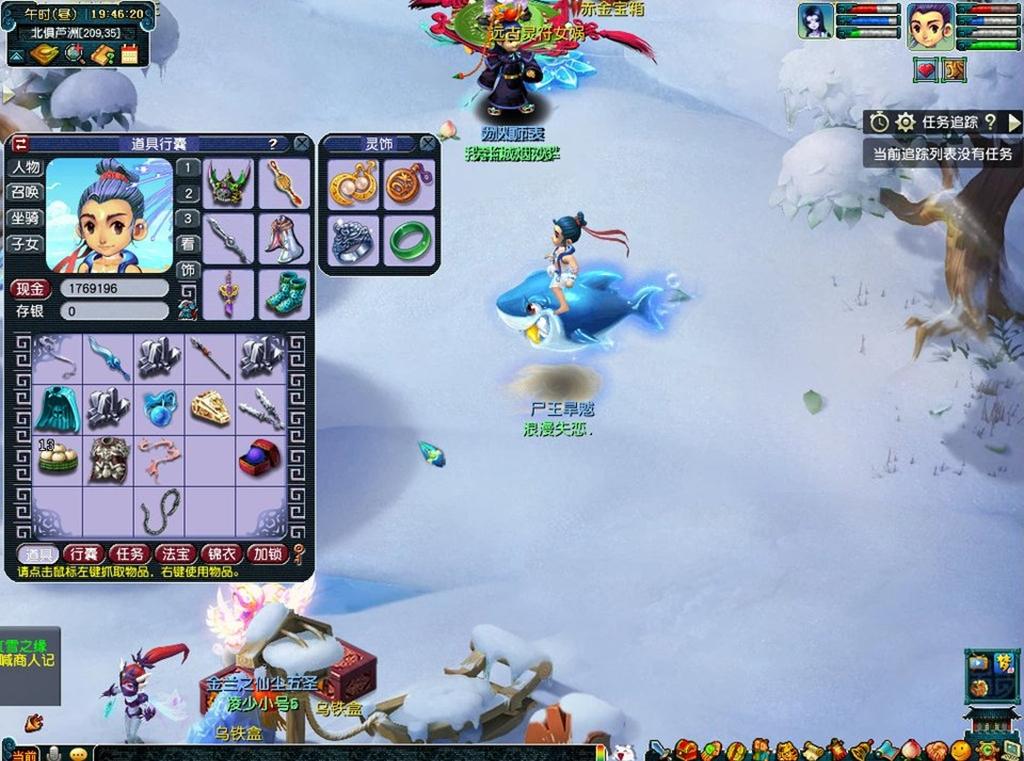This screenshot has height=761, width=1024.
Task: Open the 坐骑 mount view
Action: pos(25,218)
